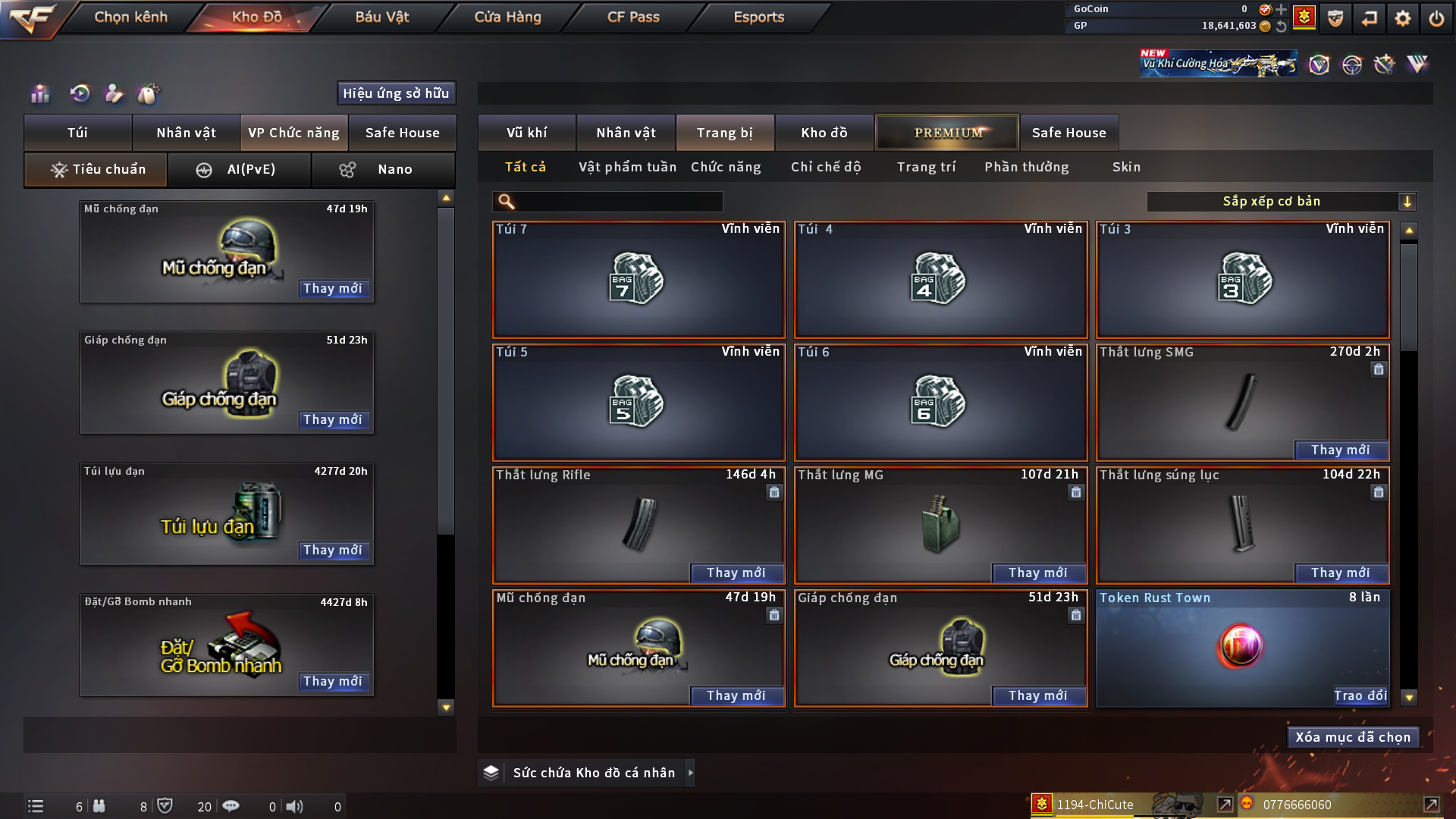Exchange the Token Rust Town
The image size is (1456, 819).
click(1360, 696)
